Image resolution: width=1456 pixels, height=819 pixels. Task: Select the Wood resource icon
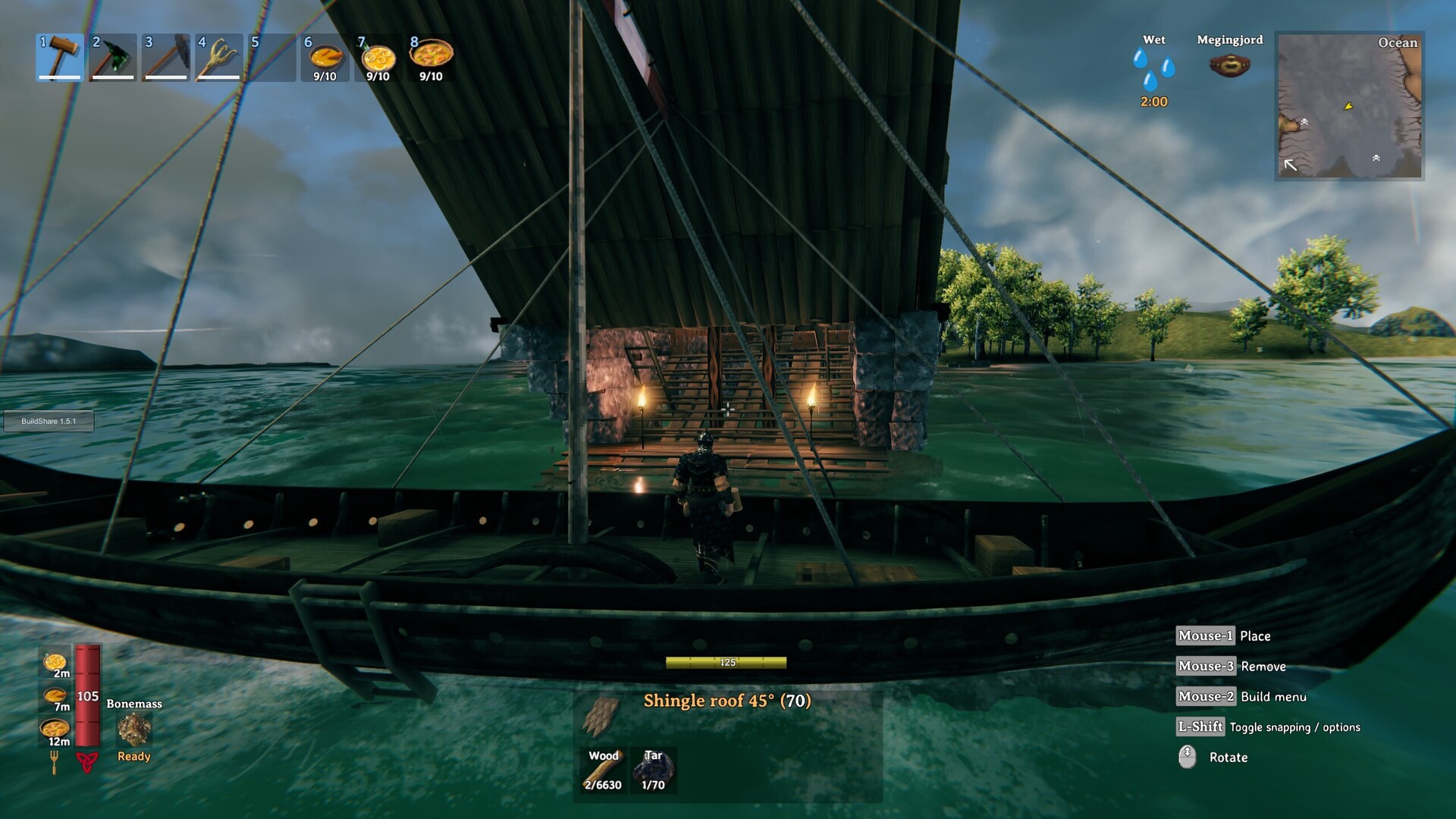coord(604,770)
